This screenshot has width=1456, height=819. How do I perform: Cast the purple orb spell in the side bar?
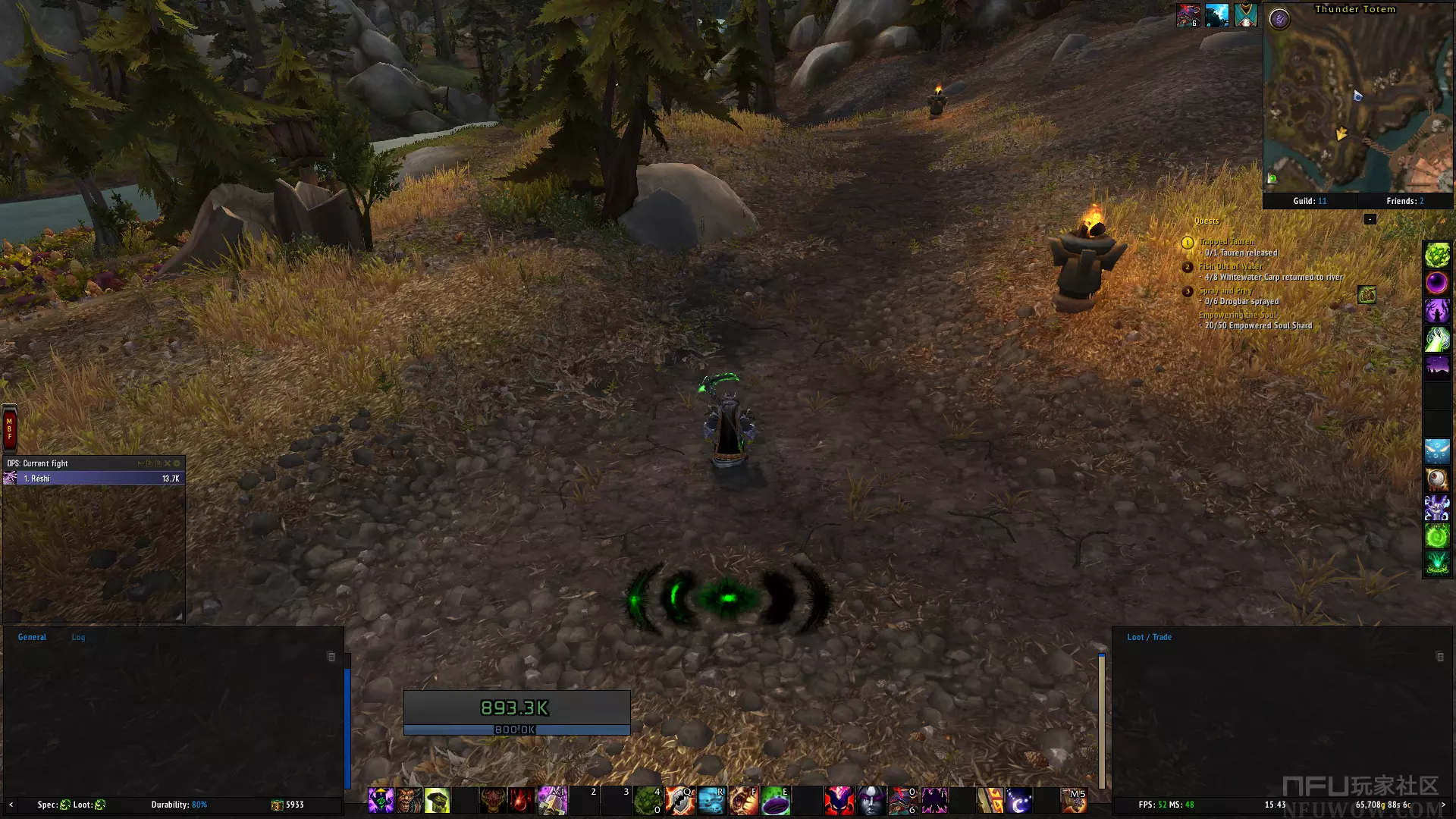[x=1436, y=283]
